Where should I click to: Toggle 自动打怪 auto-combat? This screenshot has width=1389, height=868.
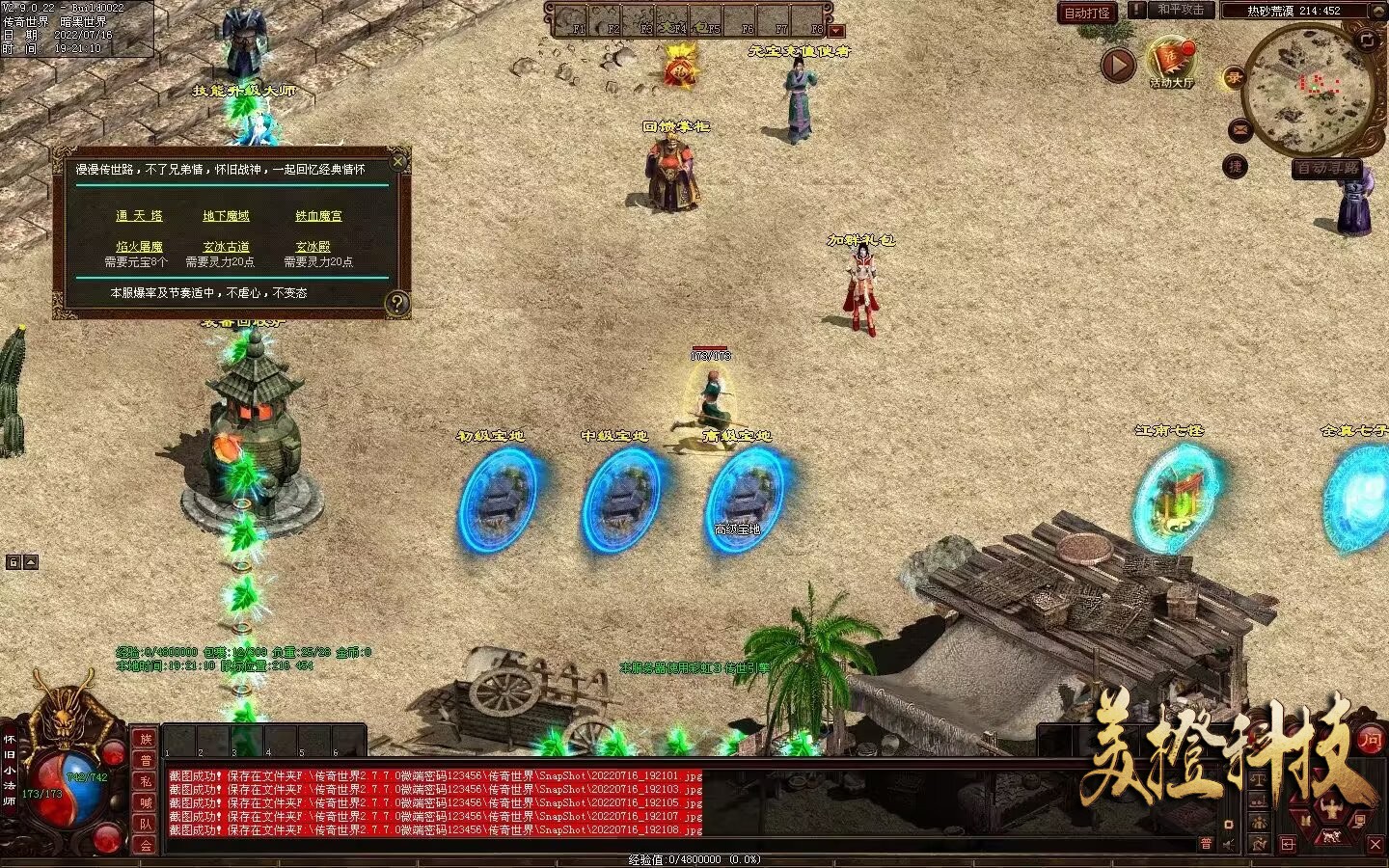[1087, 13]
